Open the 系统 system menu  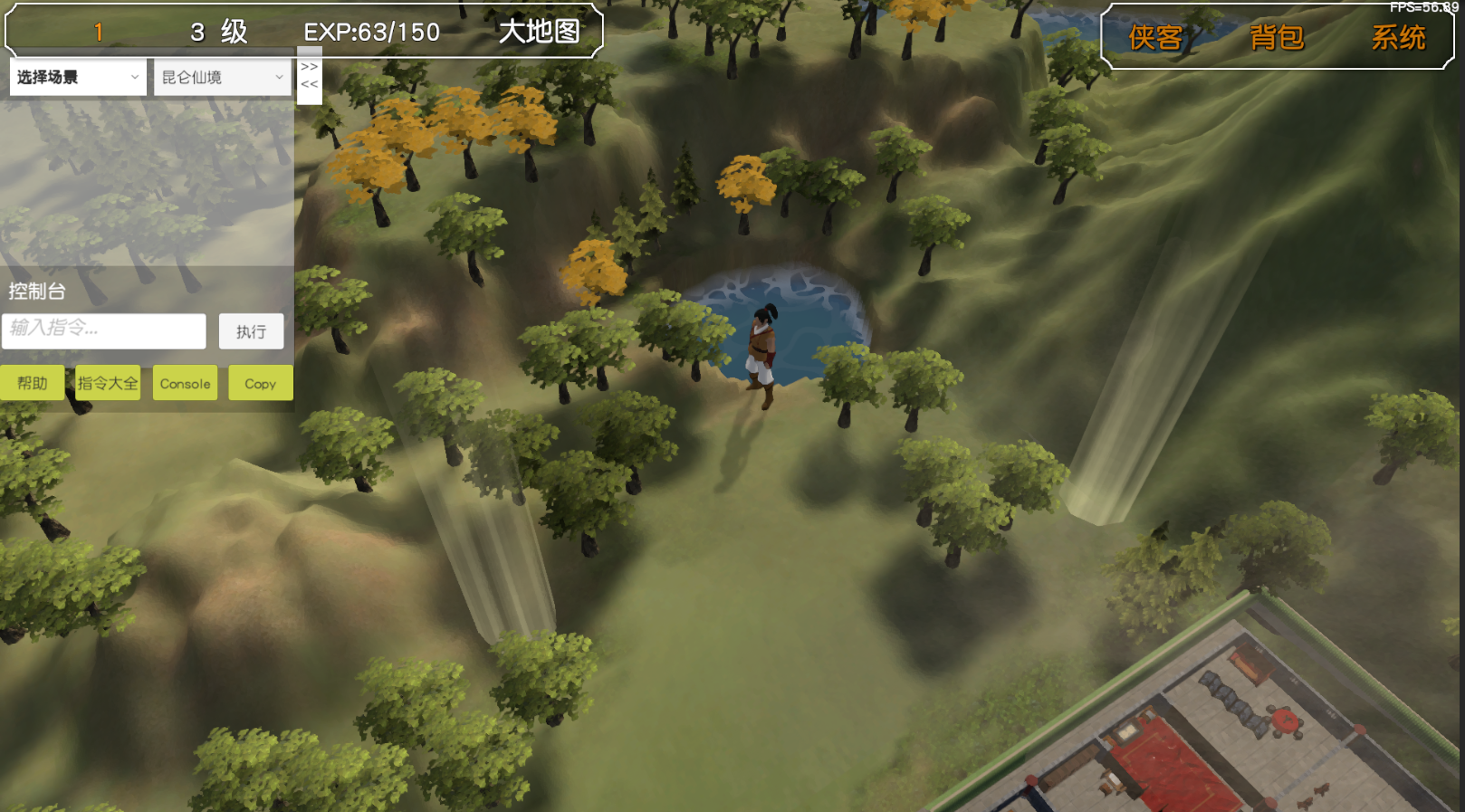click(1398, 37)
